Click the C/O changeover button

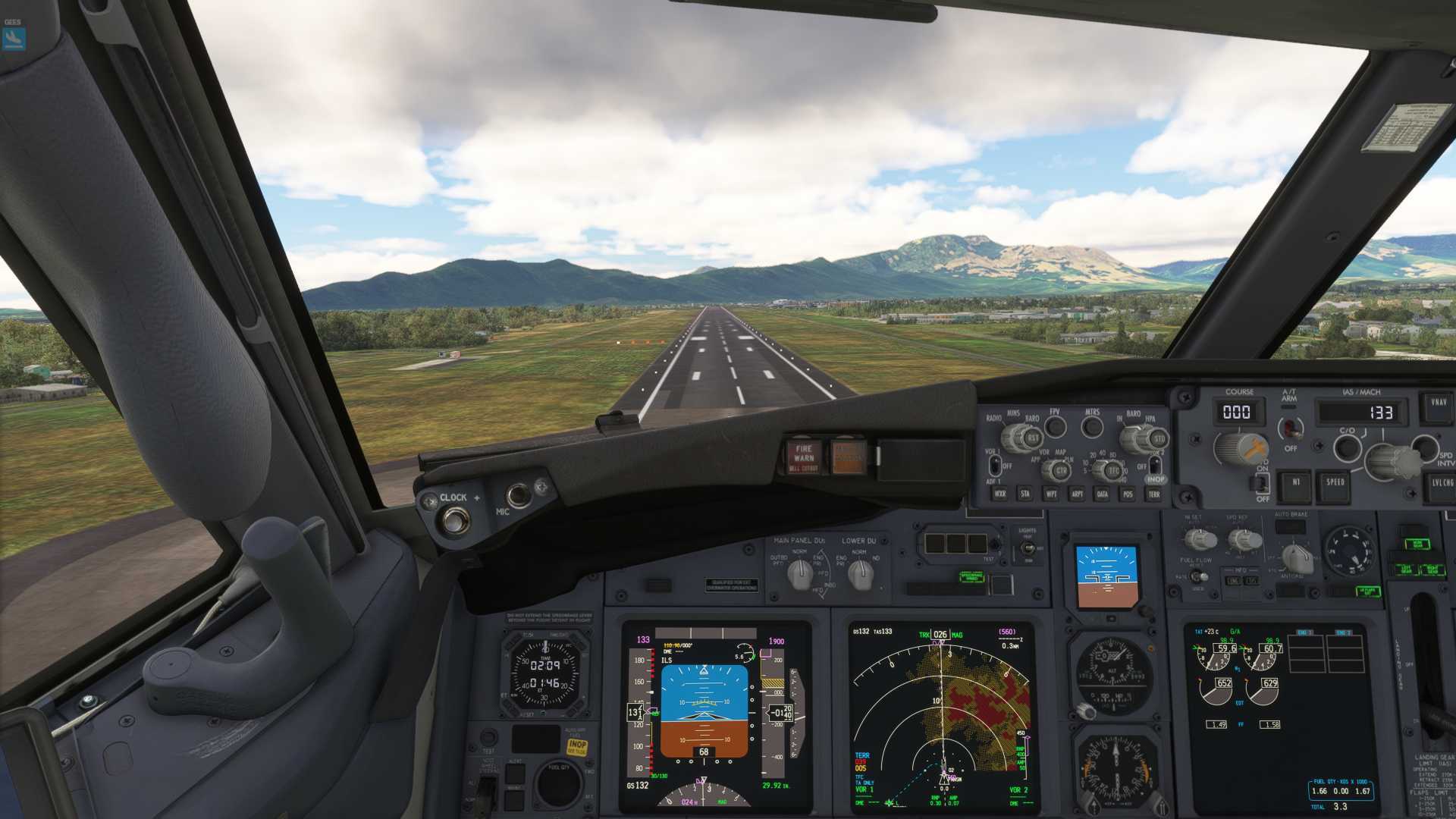click(1347, 447)
